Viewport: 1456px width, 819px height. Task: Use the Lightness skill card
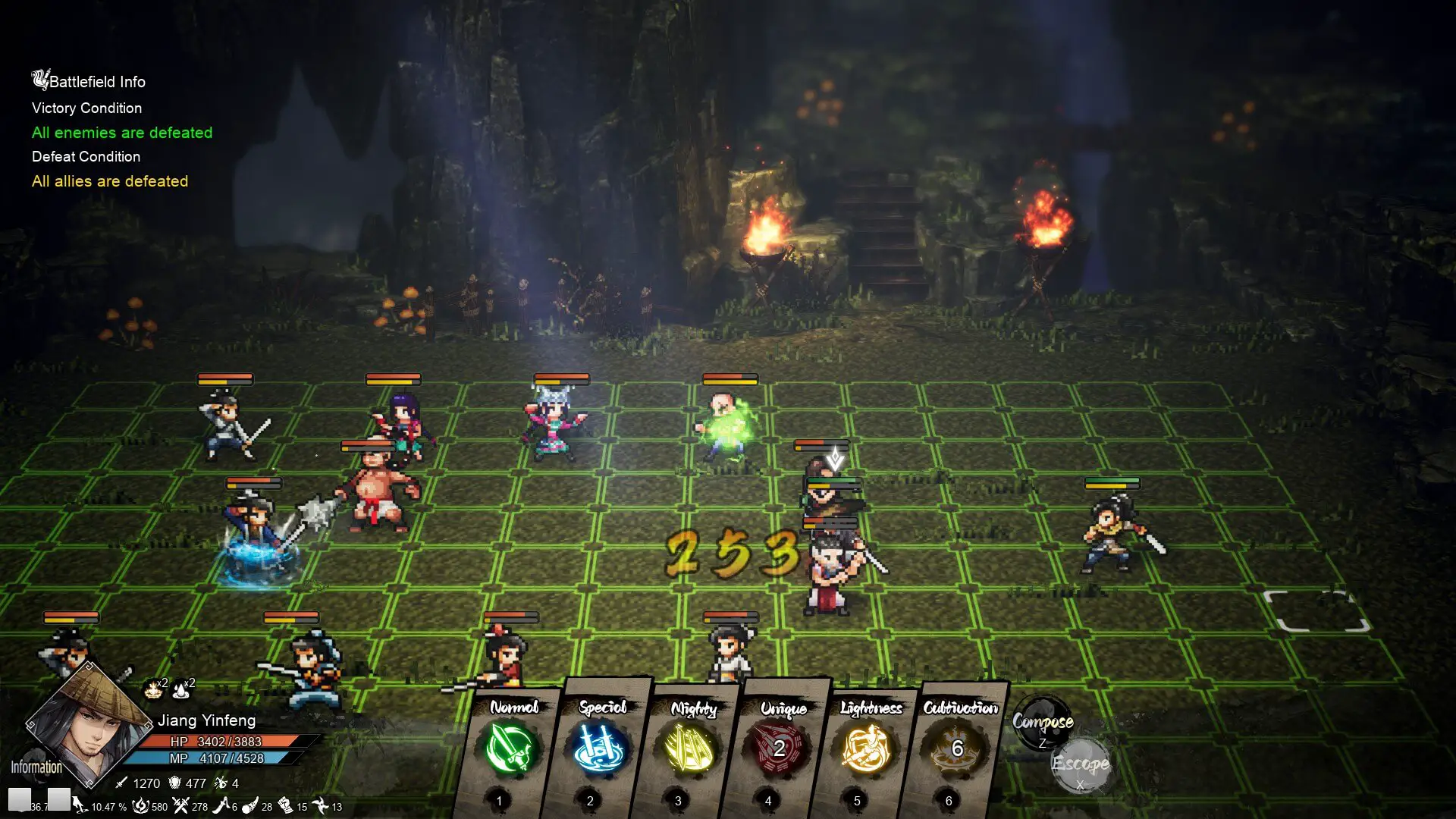[x=868, y=748]
